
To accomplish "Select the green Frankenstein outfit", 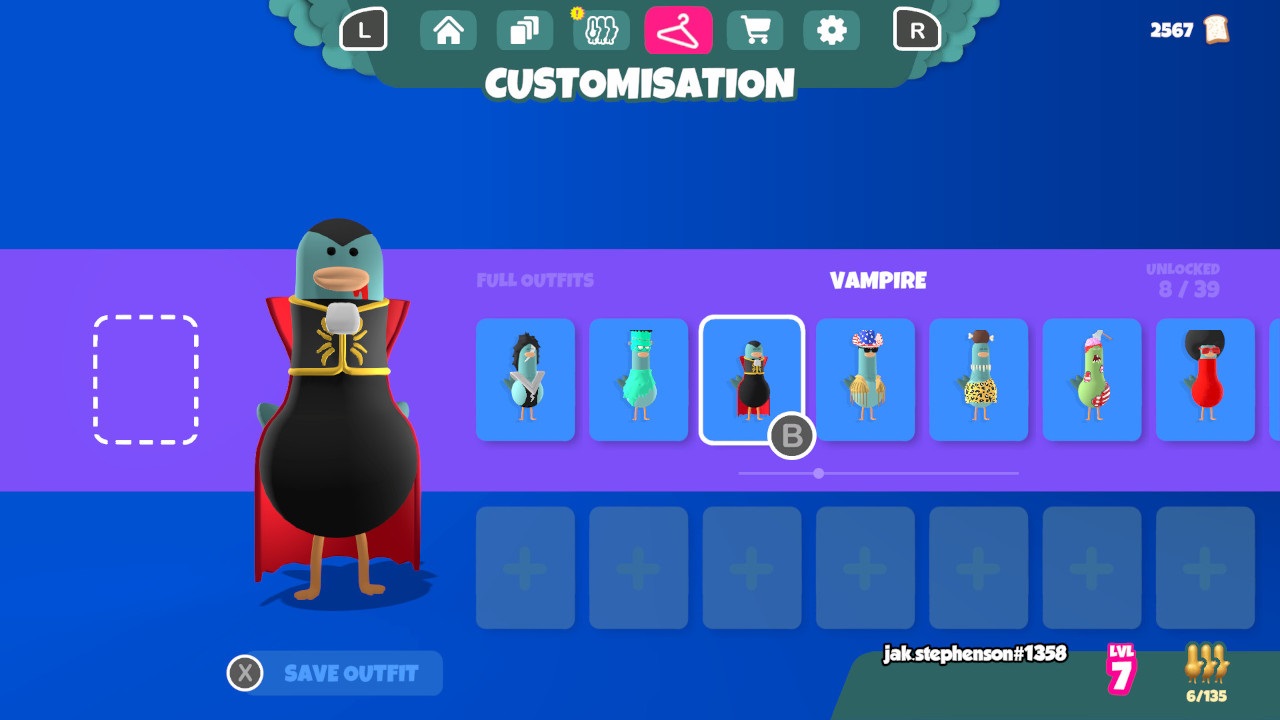I will tap(638, 380).
